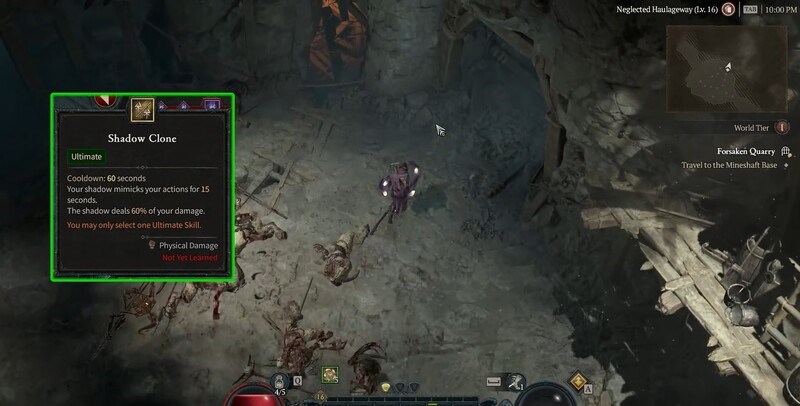Select the gold diamond skill slot
Screen dimensions: 800x406
(x=578, y=381)
